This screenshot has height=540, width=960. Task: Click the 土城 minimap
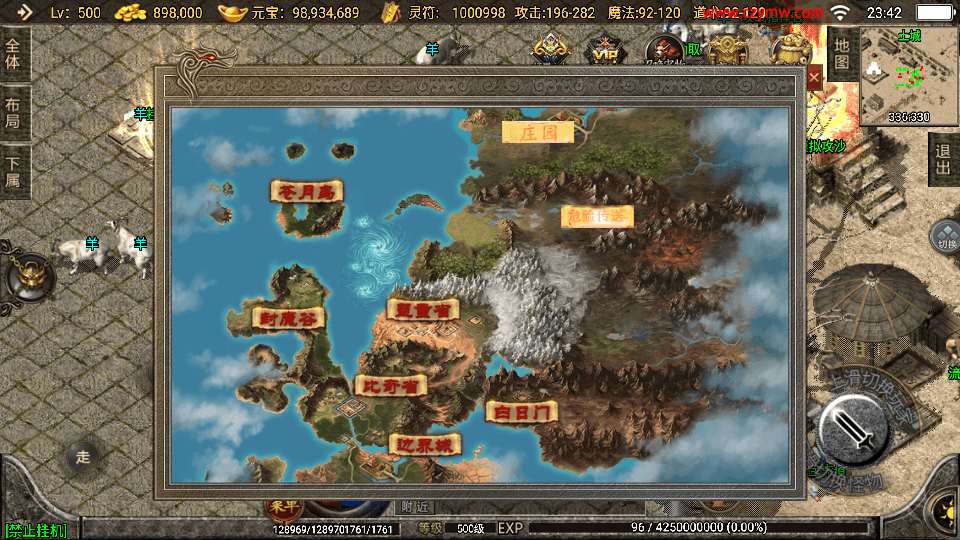(908, 76)
